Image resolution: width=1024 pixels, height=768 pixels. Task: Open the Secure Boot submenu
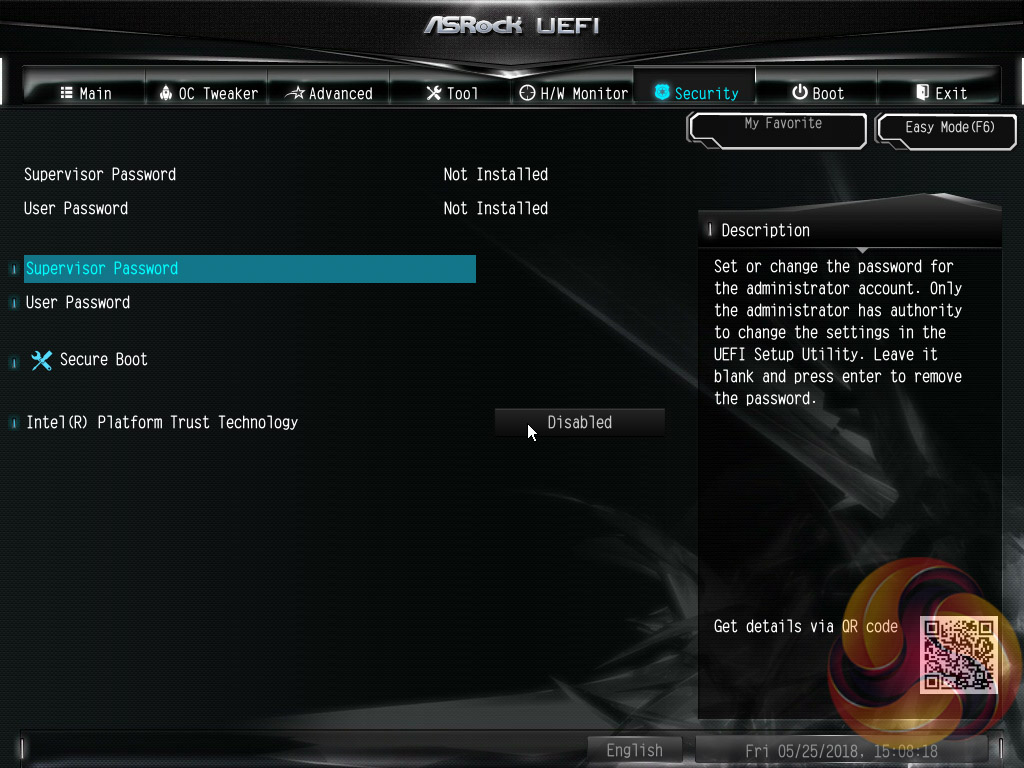click(103, 360)
